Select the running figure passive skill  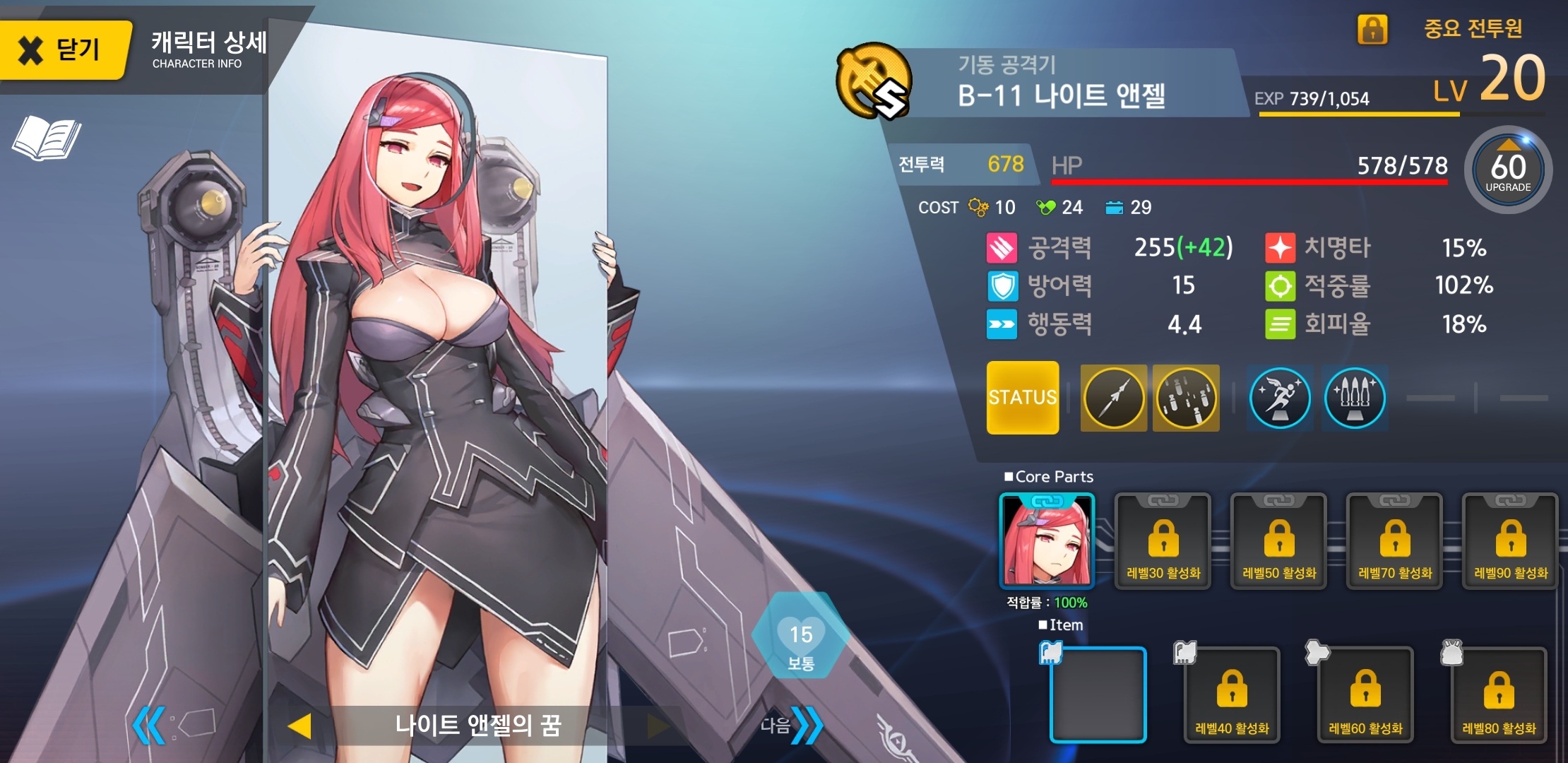(1279, 398)
